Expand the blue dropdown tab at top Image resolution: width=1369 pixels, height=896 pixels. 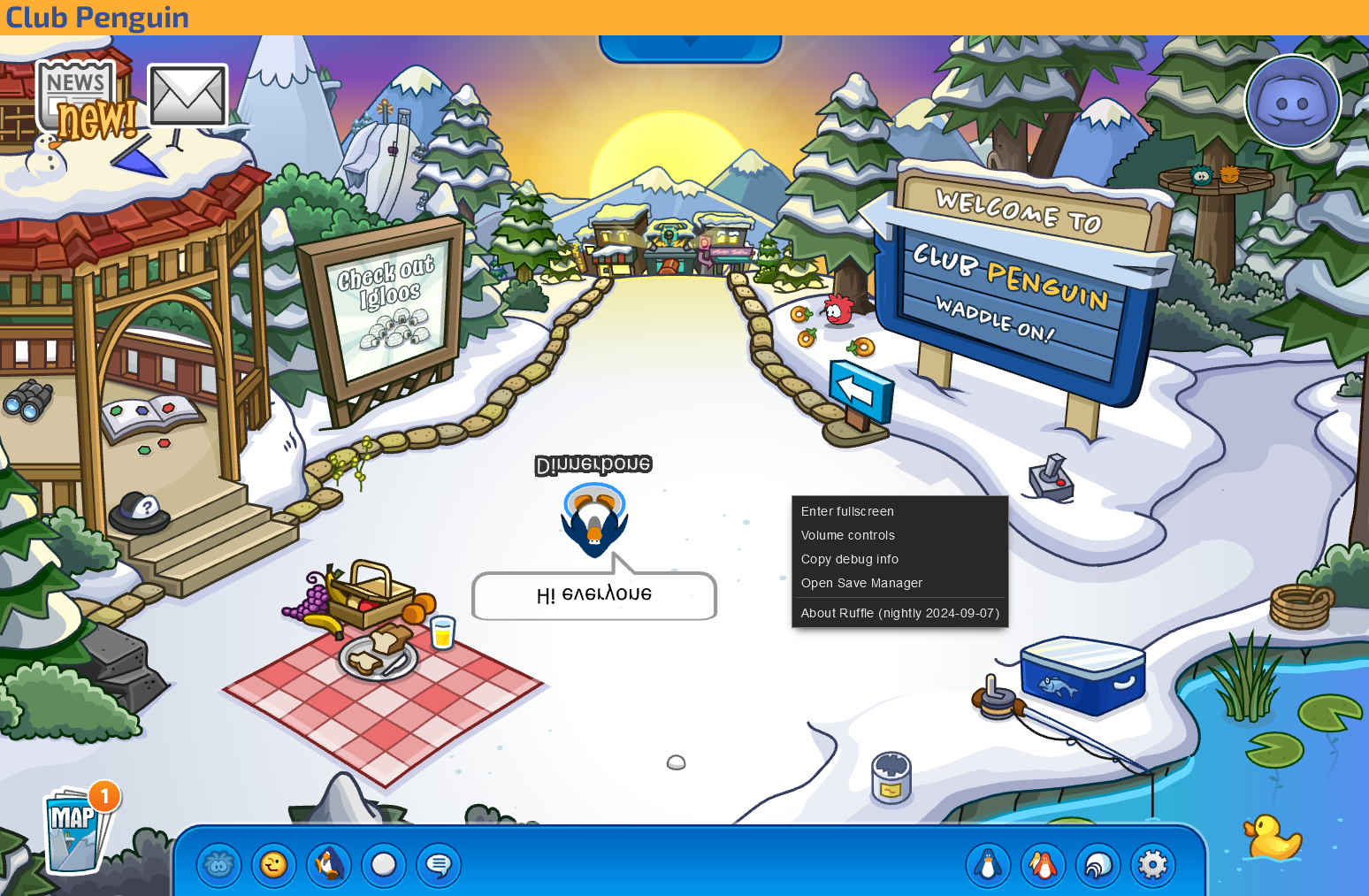pyautogui.click(x=690, y=44)
